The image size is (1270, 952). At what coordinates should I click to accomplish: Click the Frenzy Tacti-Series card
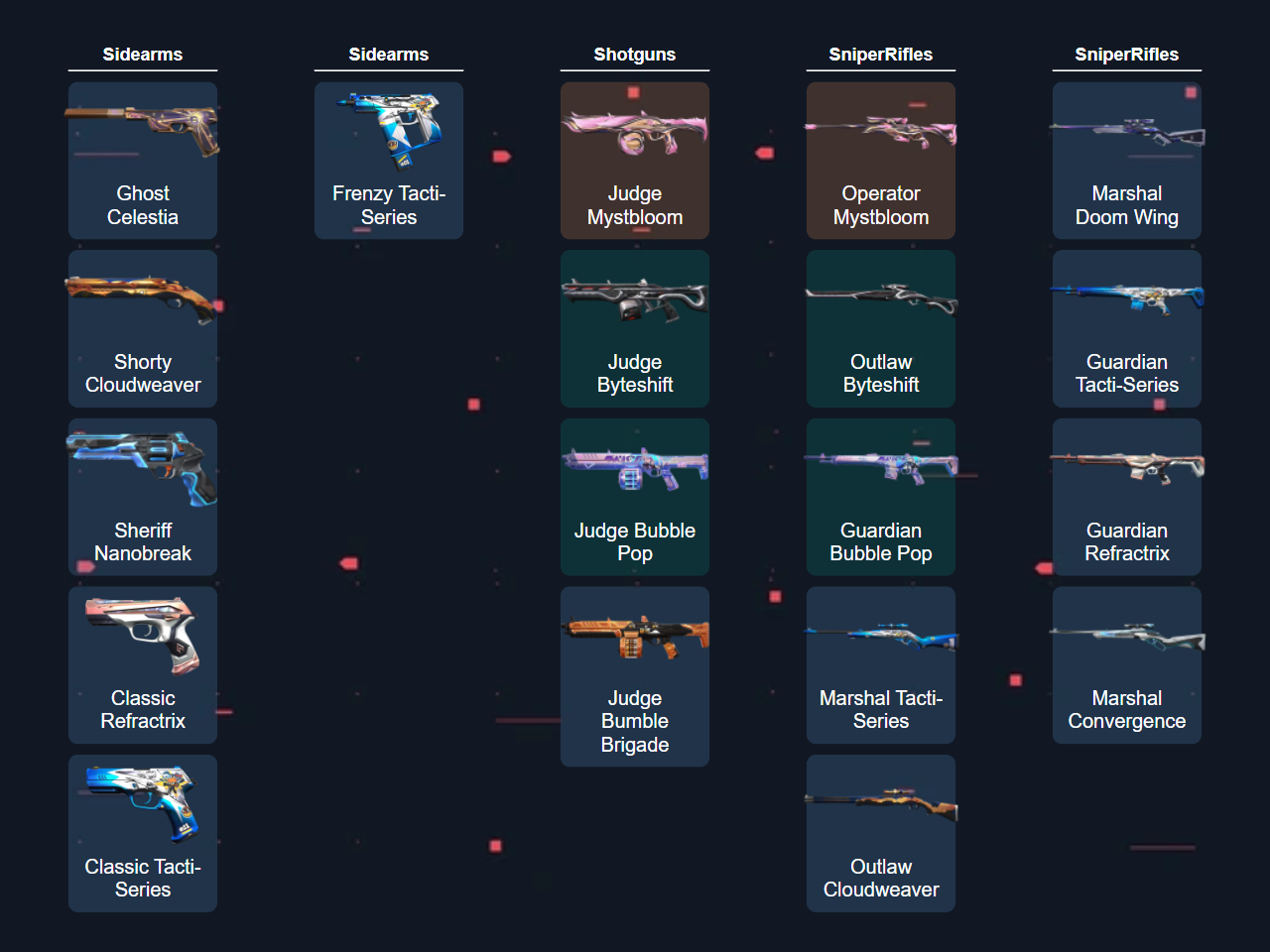pyautogui.click(x=389, y=161)
